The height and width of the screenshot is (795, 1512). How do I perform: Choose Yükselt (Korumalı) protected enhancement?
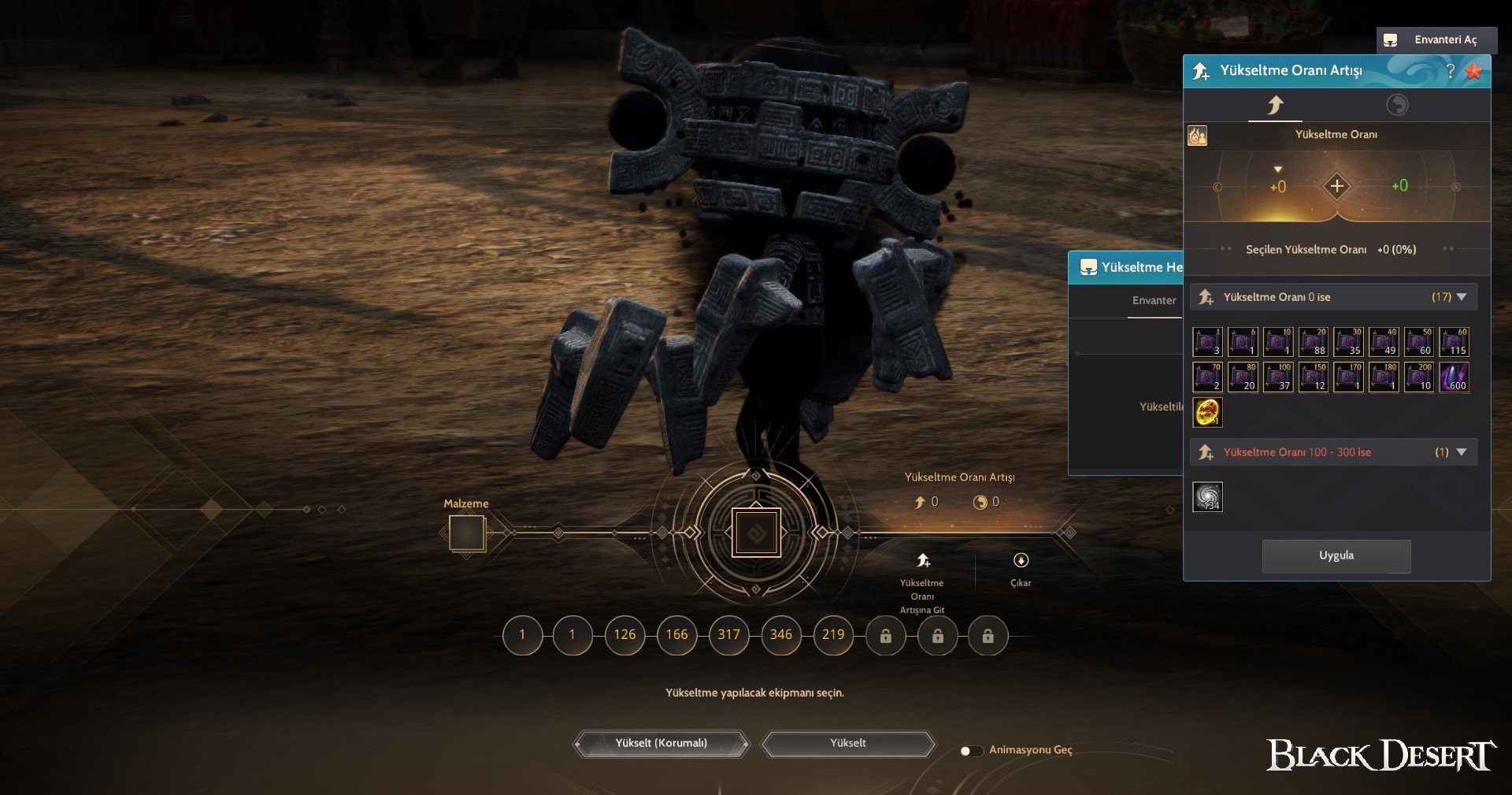pyautogui.click(x=661, y=743)
